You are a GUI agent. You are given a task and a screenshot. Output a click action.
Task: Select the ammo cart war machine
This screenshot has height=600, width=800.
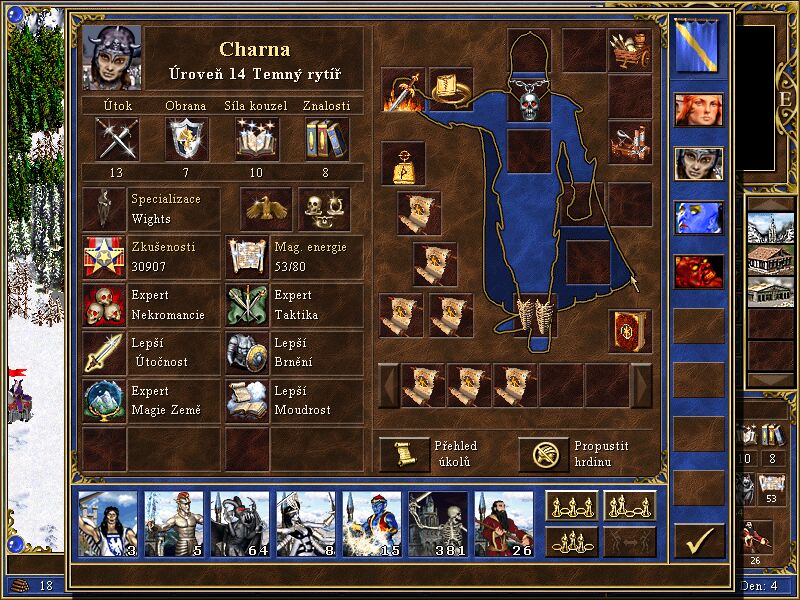pyautogui.click(x=630, y=51)
